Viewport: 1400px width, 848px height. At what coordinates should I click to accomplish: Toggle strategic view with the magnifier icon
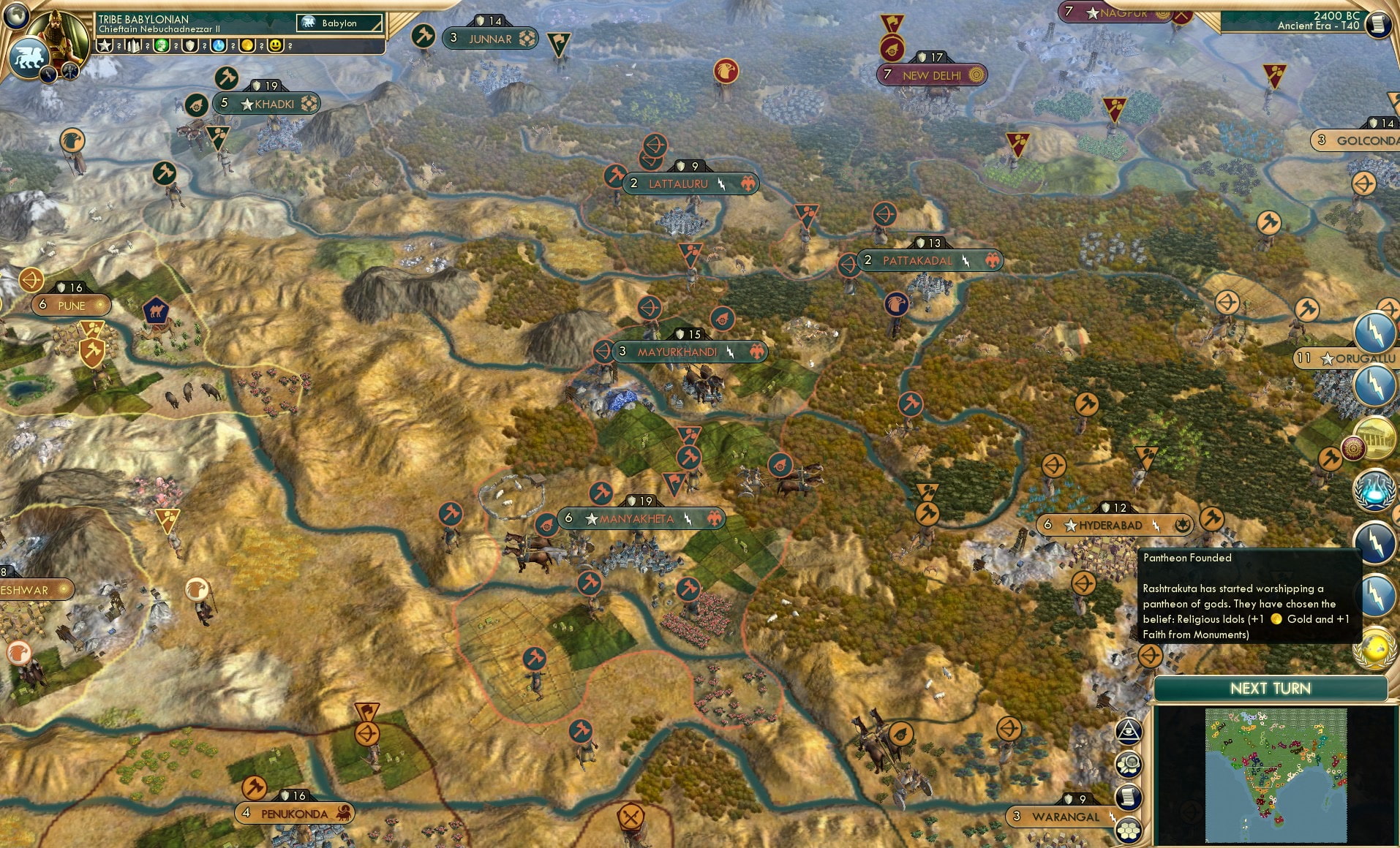click(1129, 764)
